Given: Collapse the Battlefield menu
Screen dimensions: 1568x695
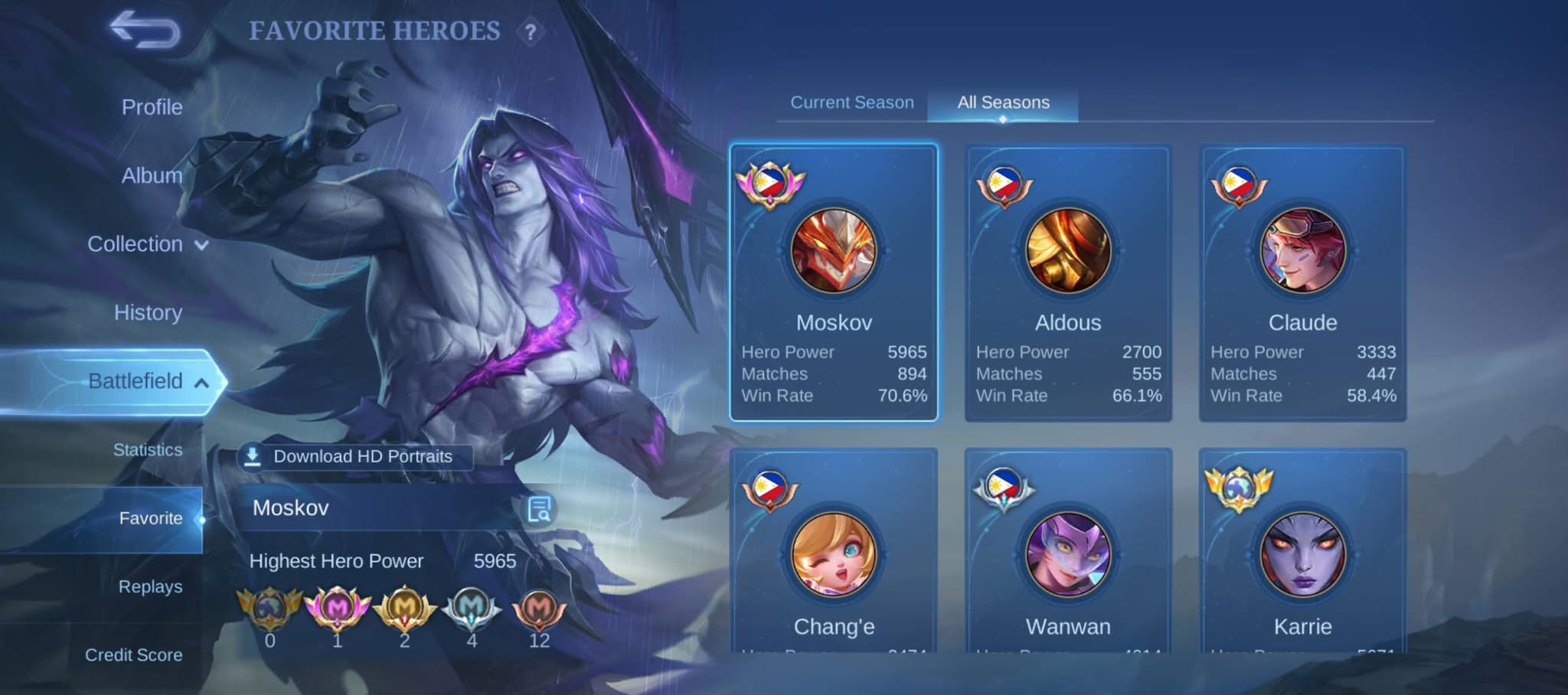Looking at the screenshot, I should 147,381.
